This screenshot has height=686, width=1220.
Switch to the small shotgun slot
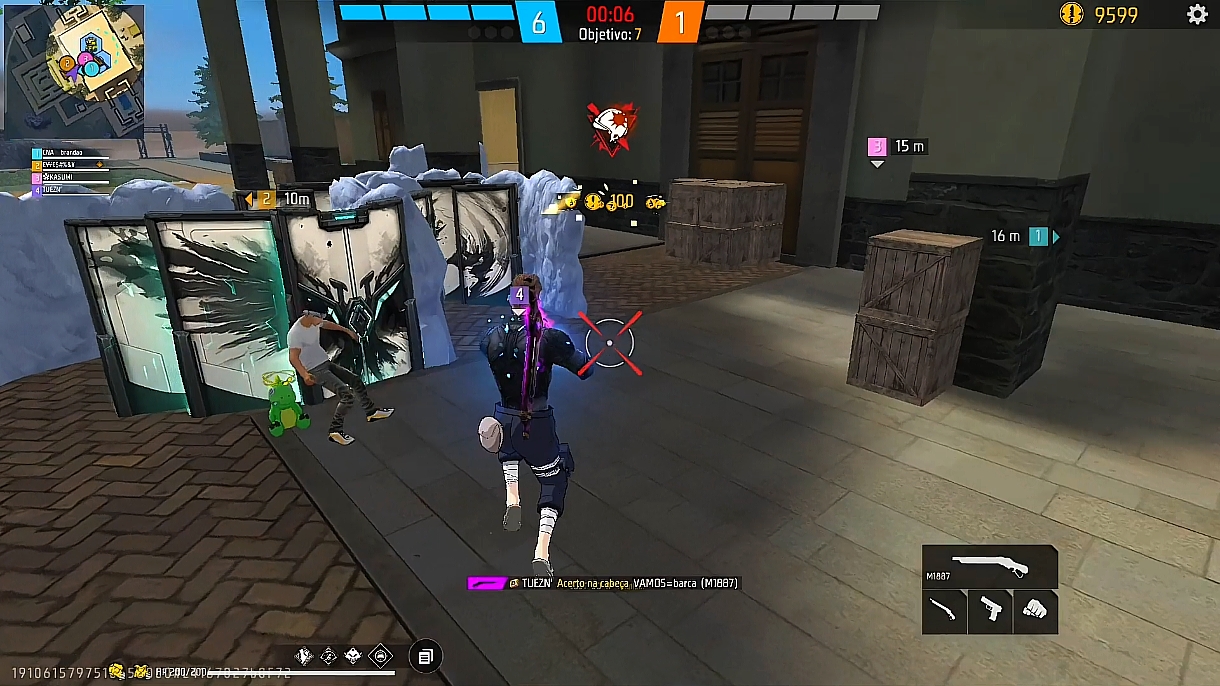944,610
